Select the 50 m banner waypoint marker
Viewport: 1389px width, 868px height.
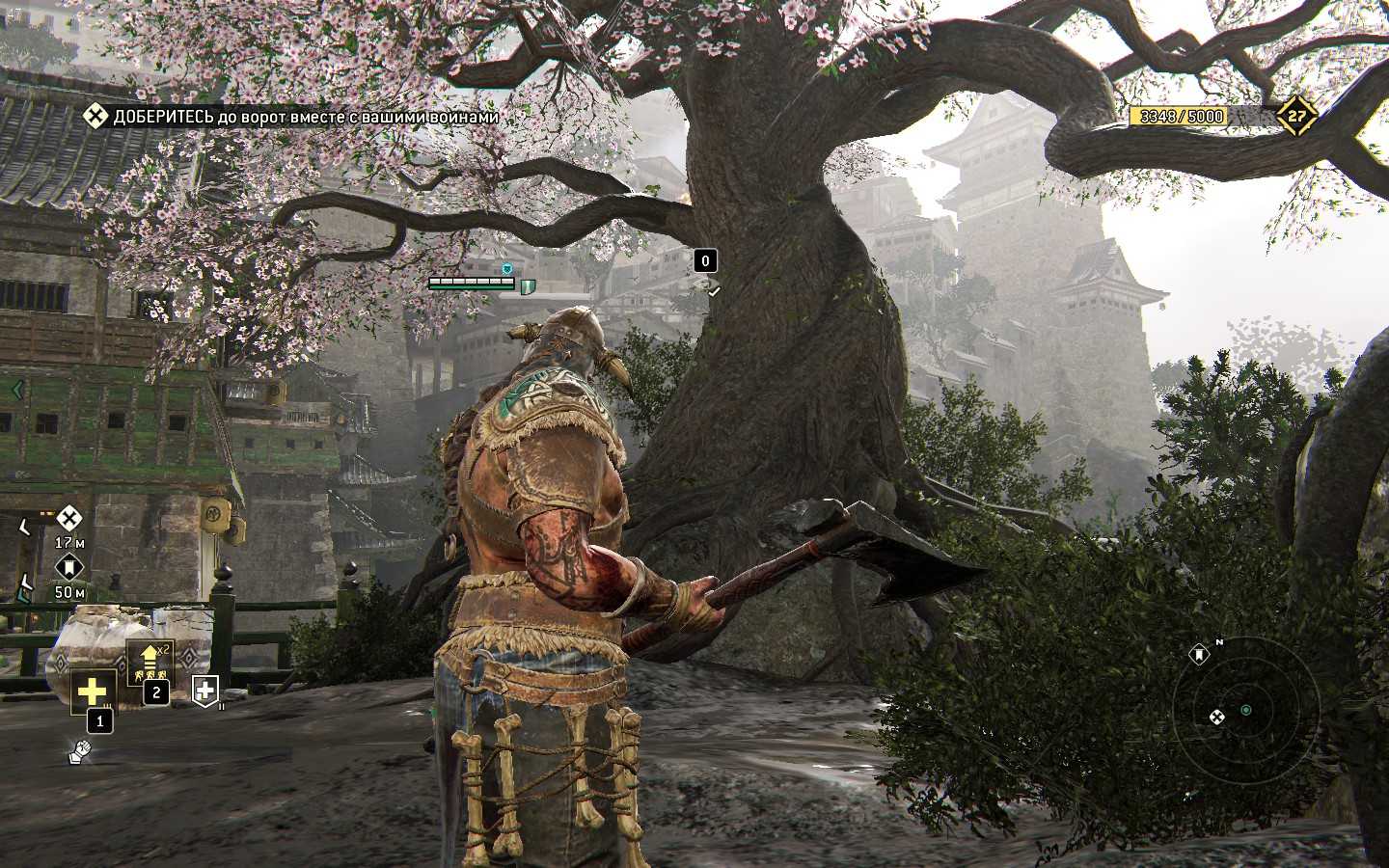point(68,567)
